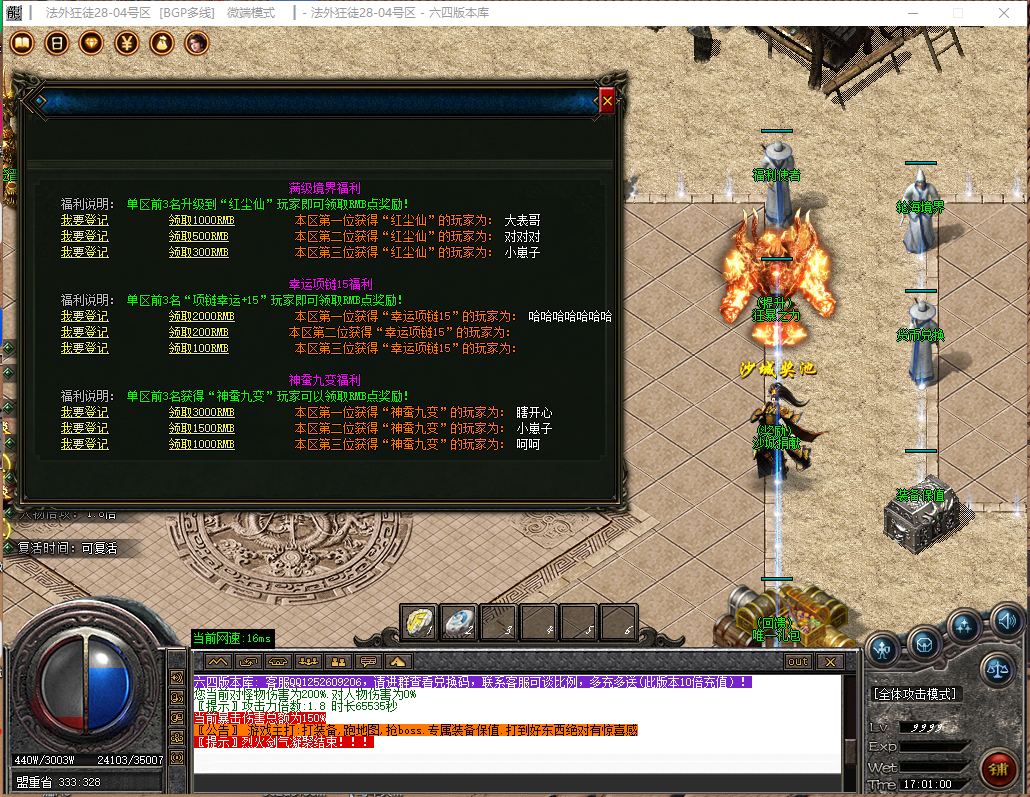The image size is (1030, 797).
Task: Claim the 领取2000RMB lucky necklace reward
Action: (x=201, y=316)
